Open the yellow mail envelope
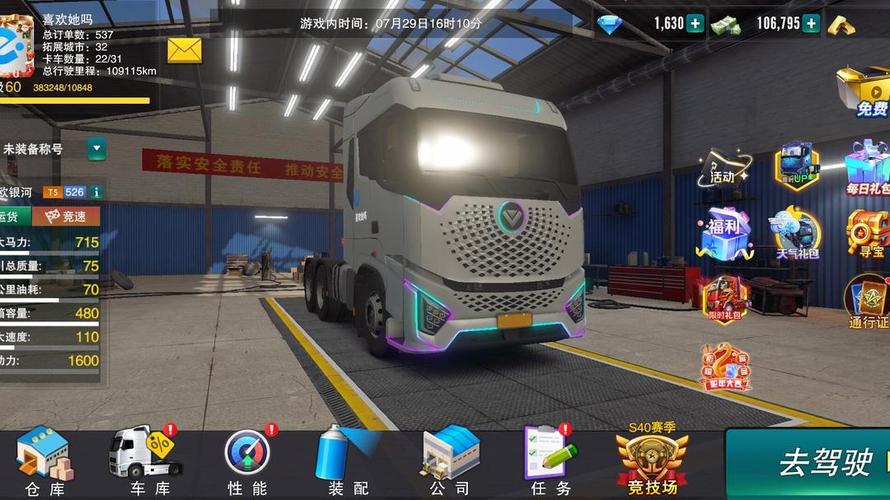The width and height of the screenshot is (890, 500). coord(184,49)
